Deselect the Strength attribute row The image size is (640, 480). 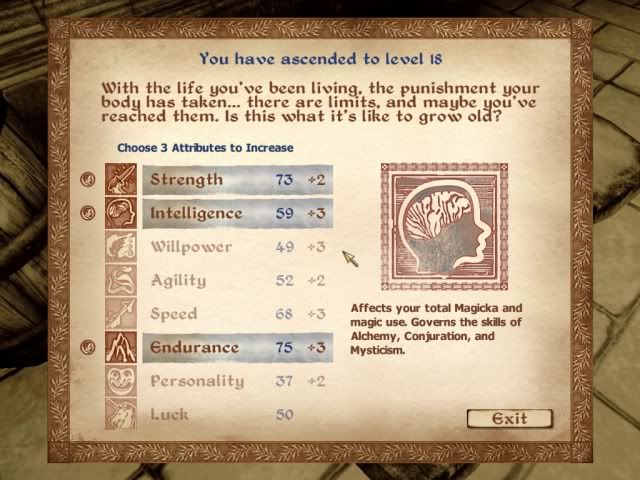click(x=240, y=180)
